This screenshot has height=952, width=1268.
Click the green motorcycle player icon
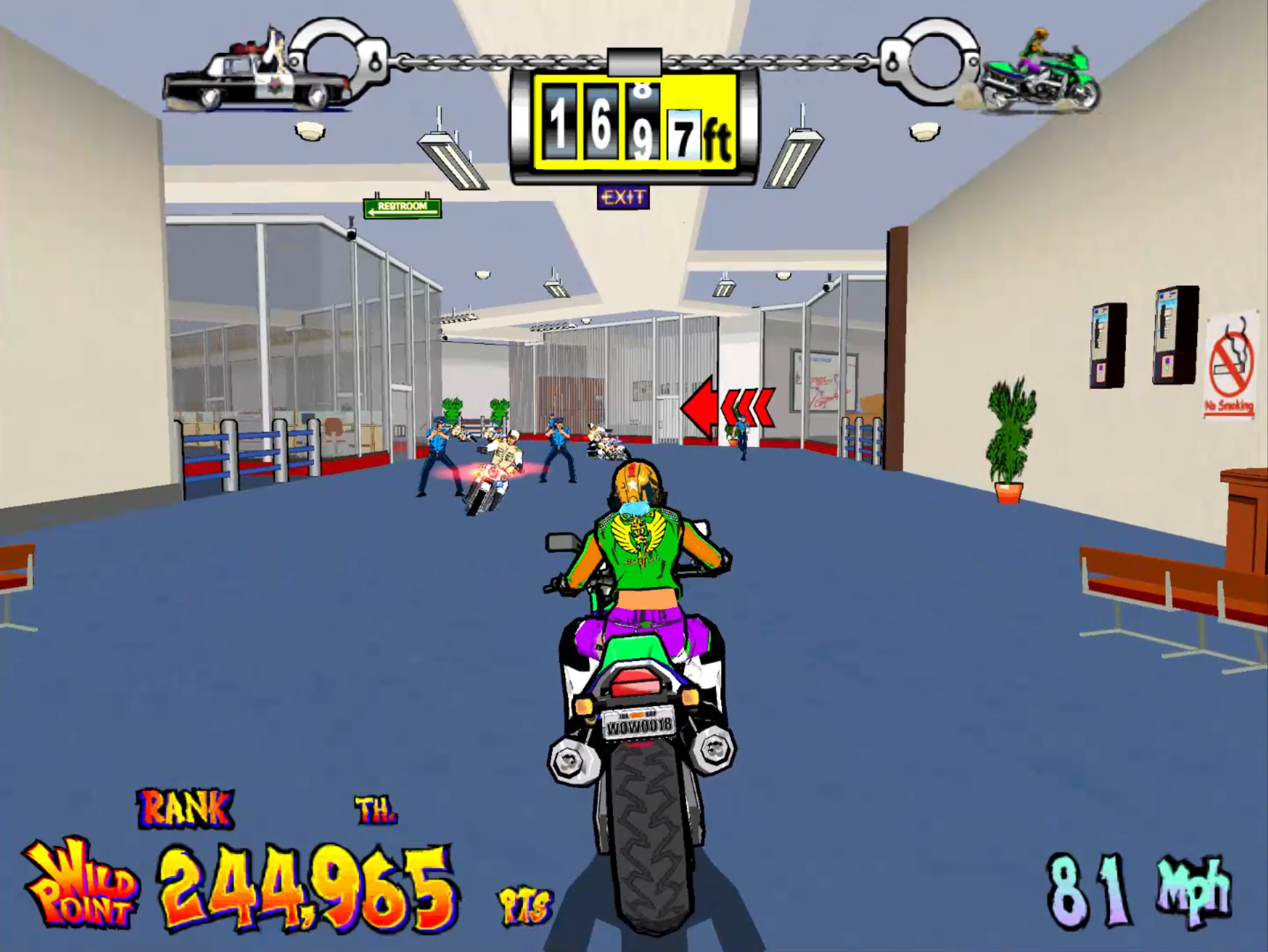1040,74
